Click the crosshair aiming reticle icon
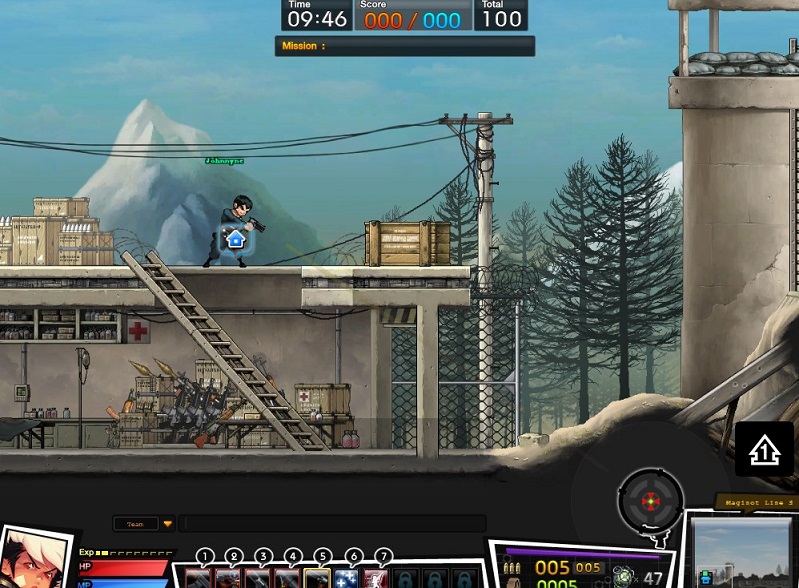799x588 pixels. pyautogui.click(x=651, y=500)
